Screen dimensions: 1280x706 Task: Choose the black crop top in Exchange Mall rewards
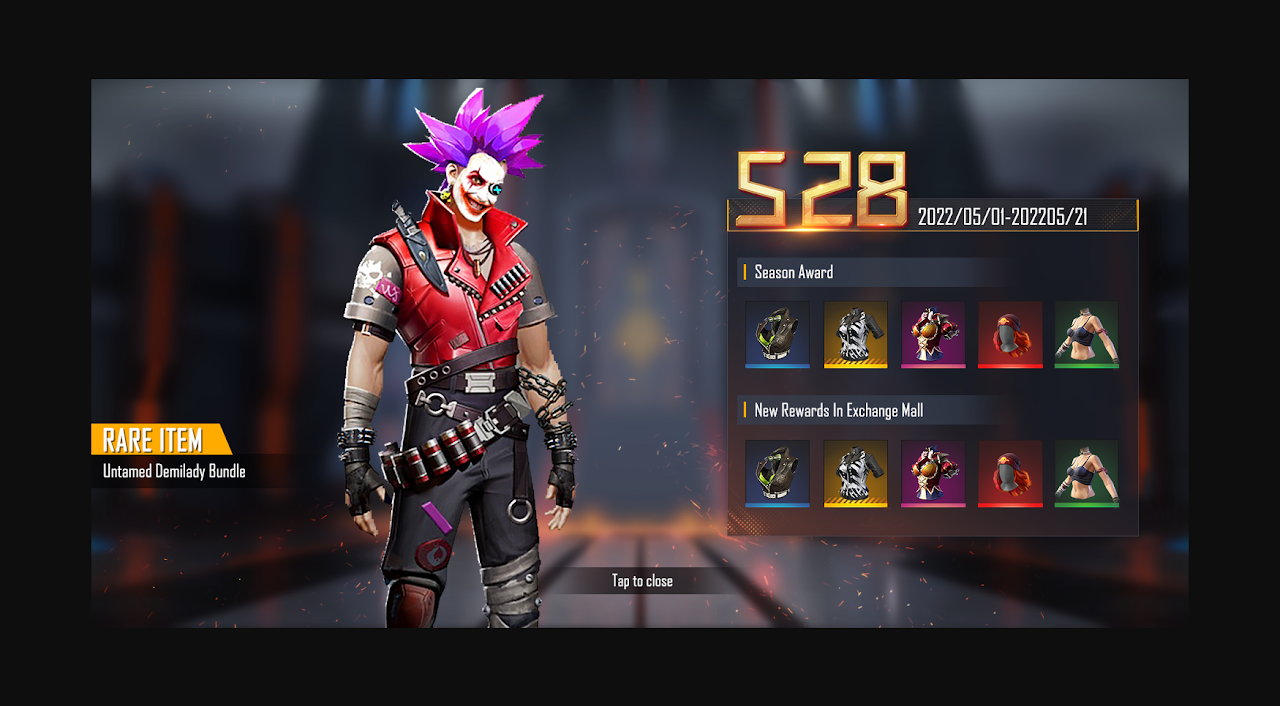(1086, 473)
